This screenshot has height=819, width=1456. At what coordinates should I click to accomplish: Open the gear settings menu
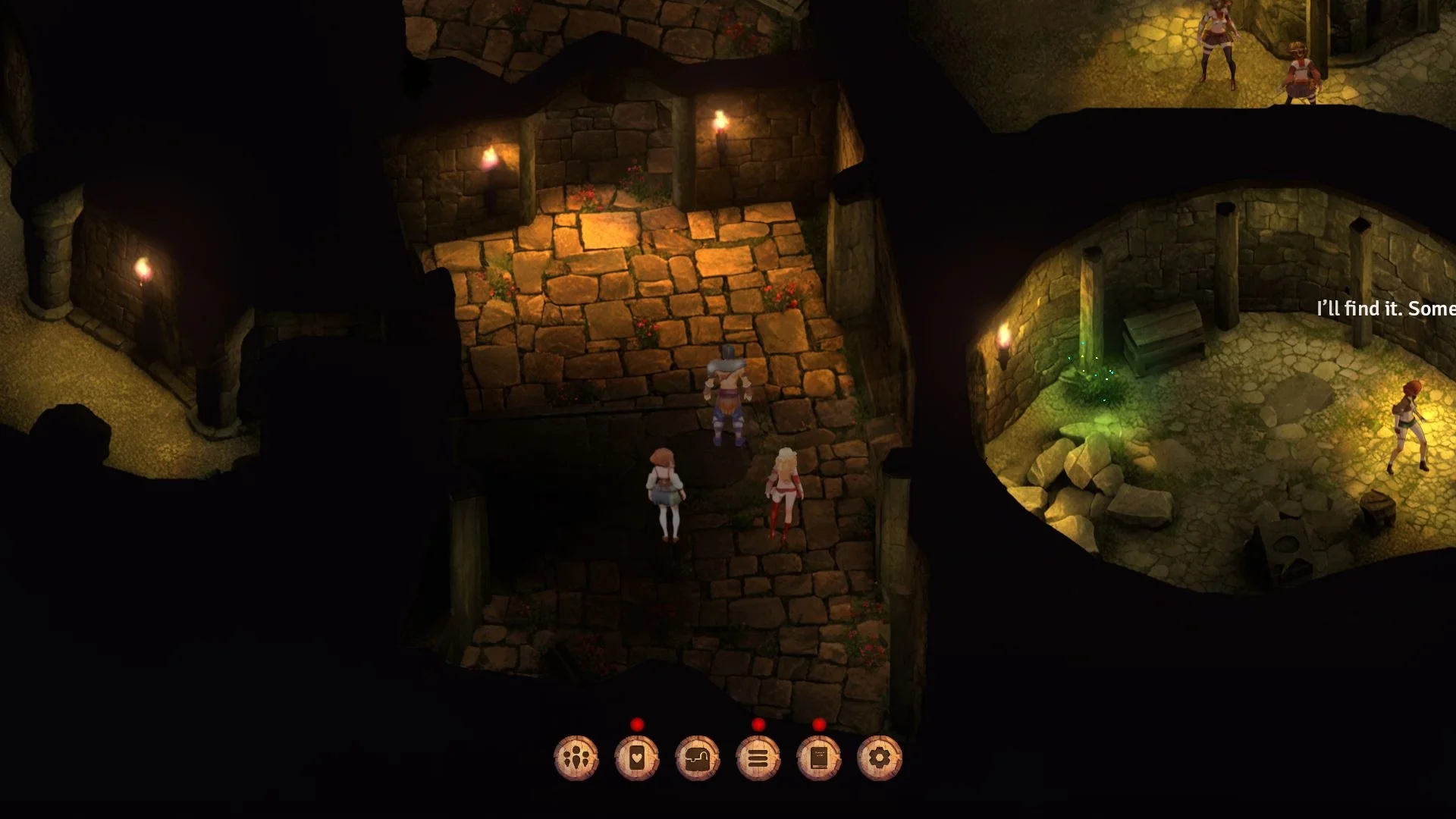880,758
